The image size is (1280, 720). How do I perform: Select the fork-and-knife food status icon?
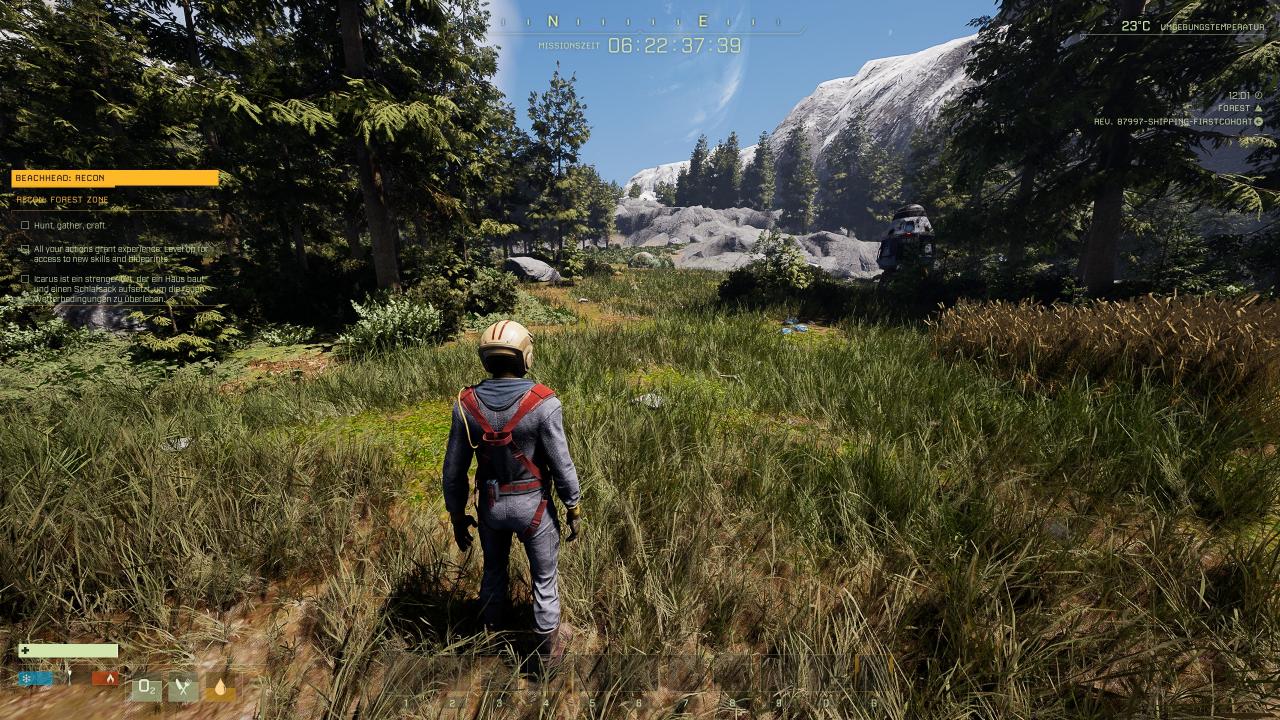[182, 688]
